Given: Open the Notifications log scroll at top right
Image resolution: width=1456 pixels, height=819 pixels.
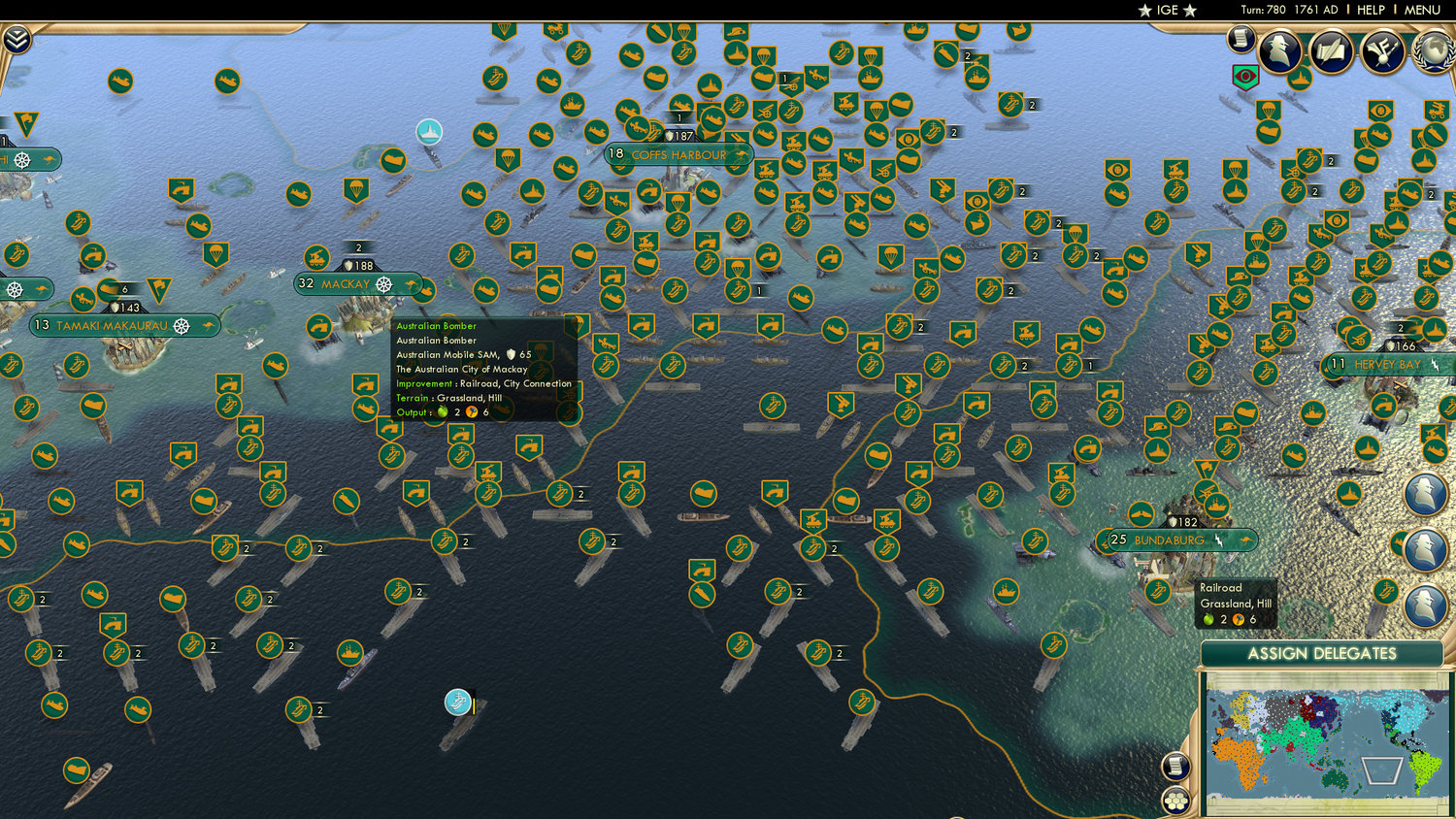Looking at the screenshot, I should (x=1240, y=41).
